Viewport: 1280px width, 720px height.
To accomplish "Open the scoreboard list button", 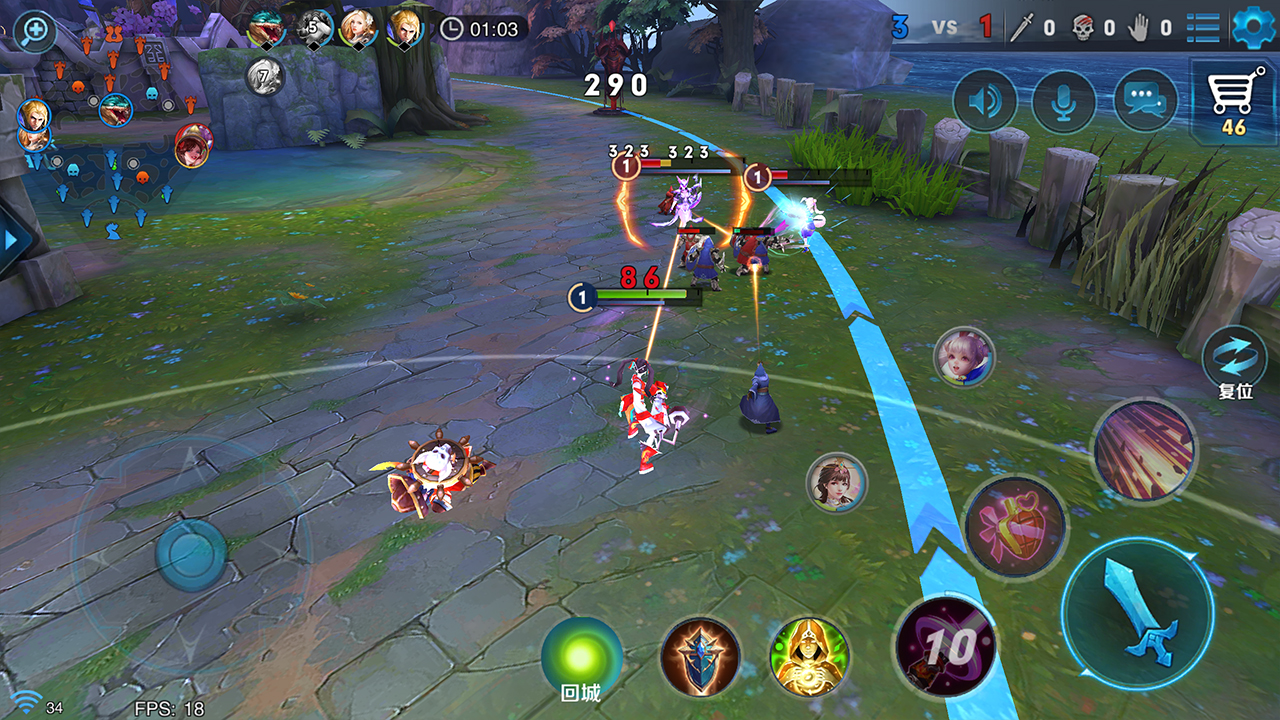I will coord(1203,27).
